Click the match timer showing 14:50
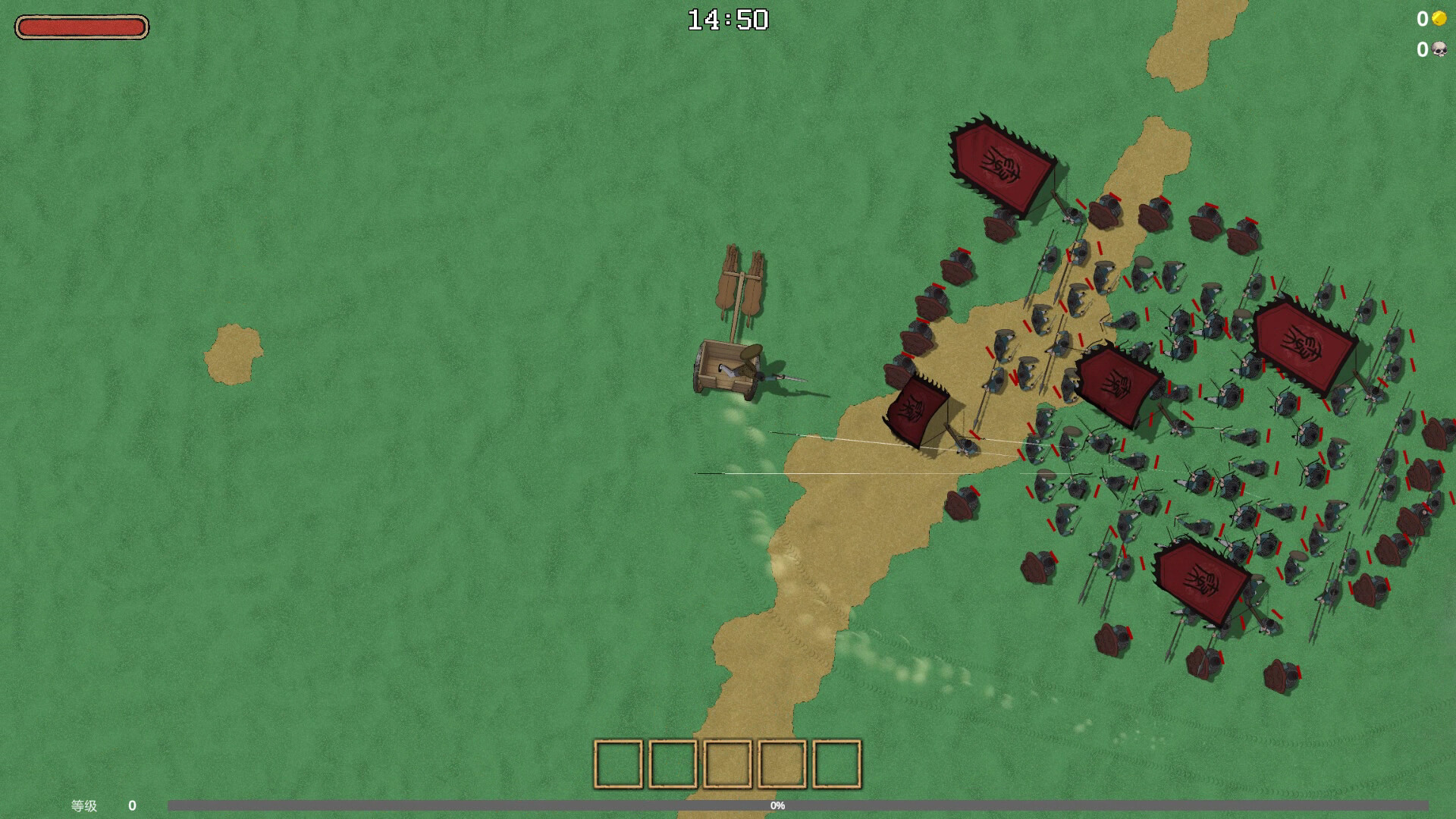1456x819 pixels. point(727,19)
